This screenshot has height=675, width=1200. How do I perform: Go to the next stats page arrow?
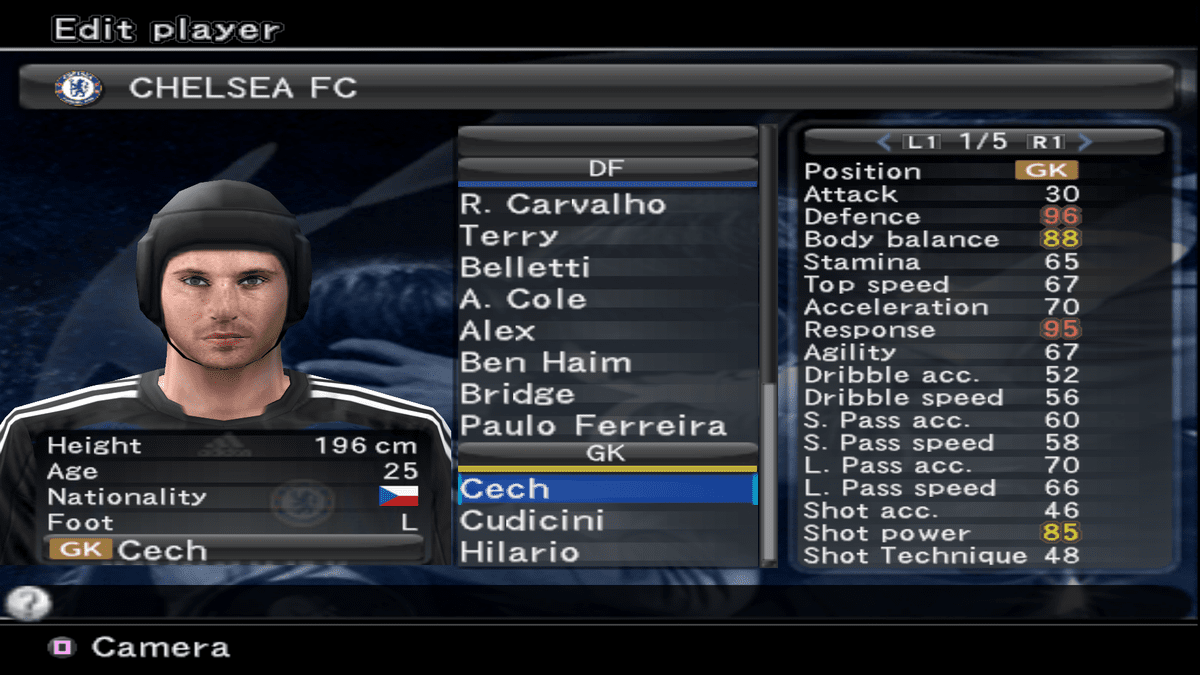point(1086,142)
